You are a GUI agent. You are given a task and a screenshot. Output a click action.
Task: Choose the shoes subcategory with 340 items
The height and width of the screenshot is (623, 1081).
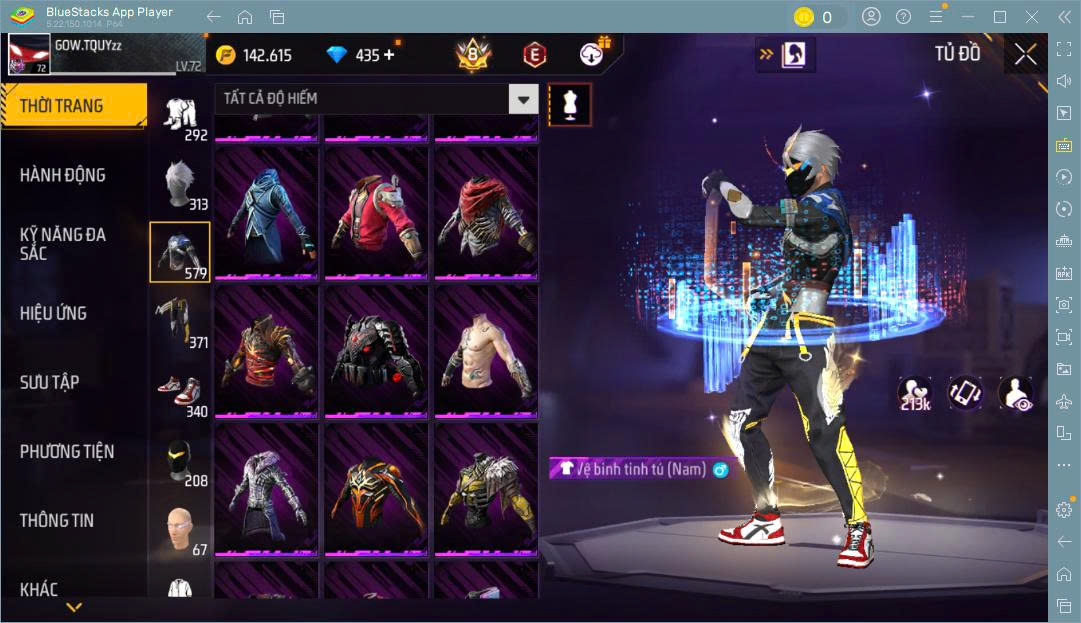181,392
